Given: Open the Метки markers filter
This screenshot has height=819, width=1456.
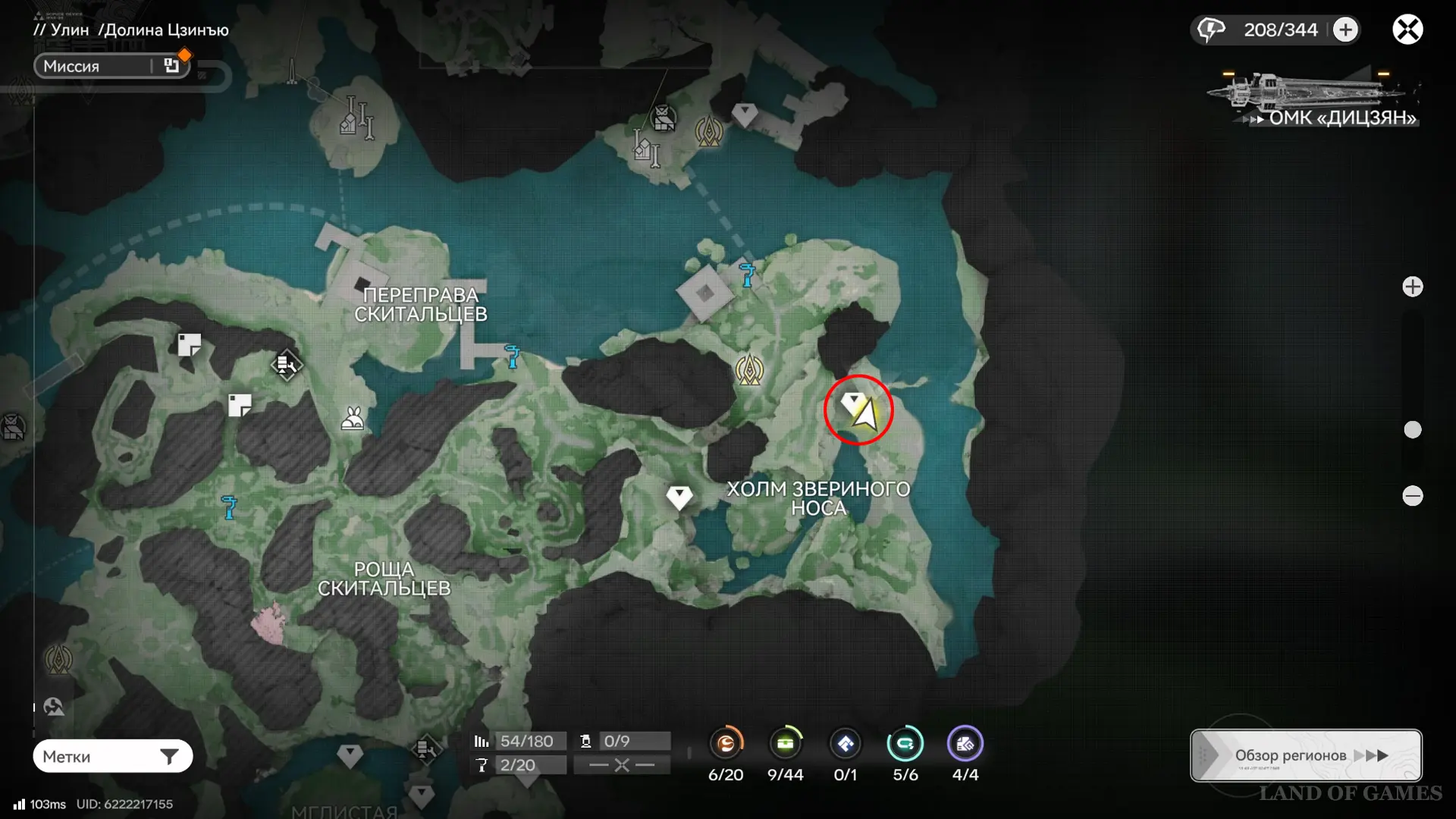Looking at the screenshot, I should tap(112, 756).
